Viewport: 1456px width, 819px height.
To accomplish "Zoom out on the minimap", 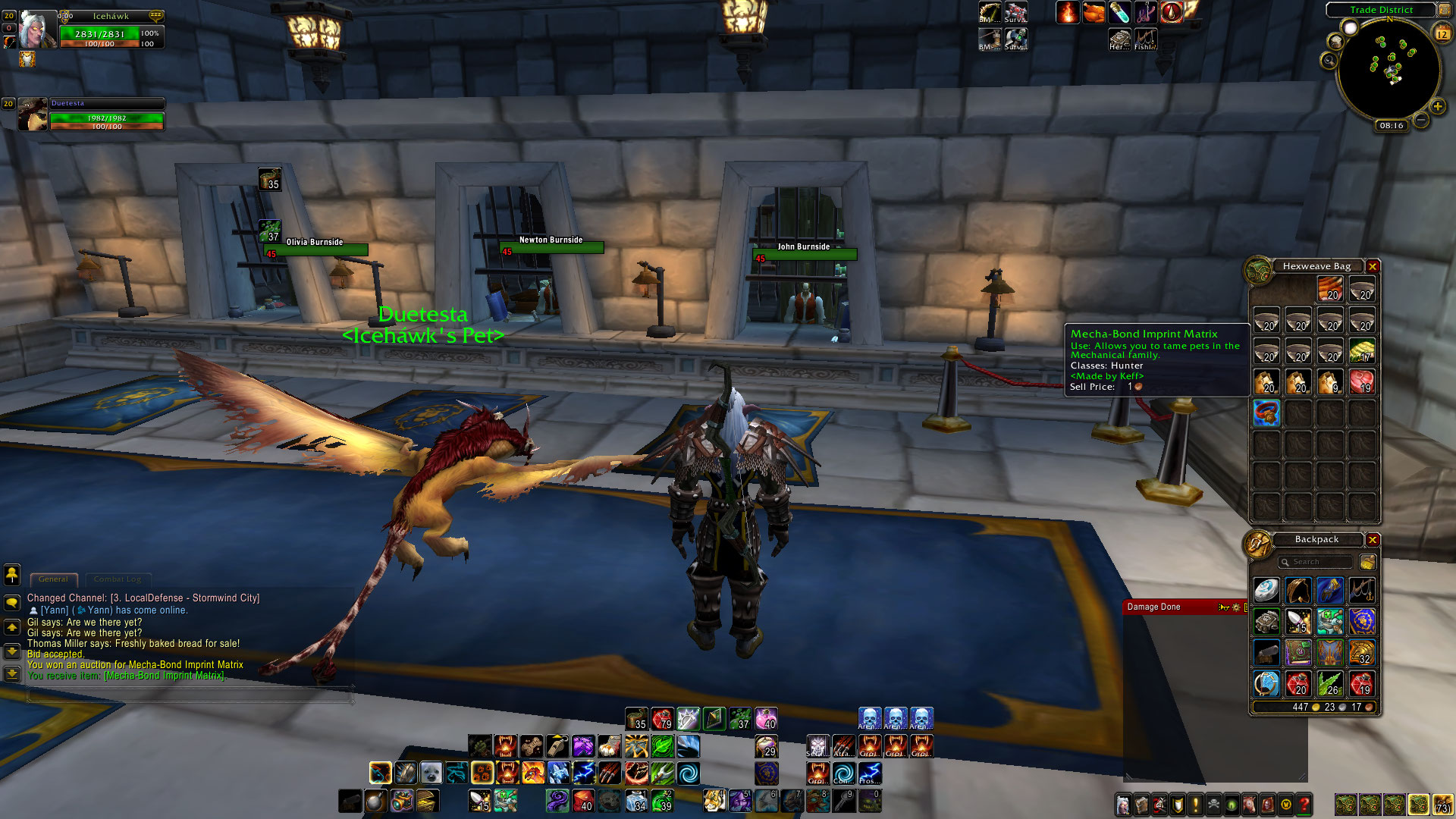I will [x=1421, y=120].
